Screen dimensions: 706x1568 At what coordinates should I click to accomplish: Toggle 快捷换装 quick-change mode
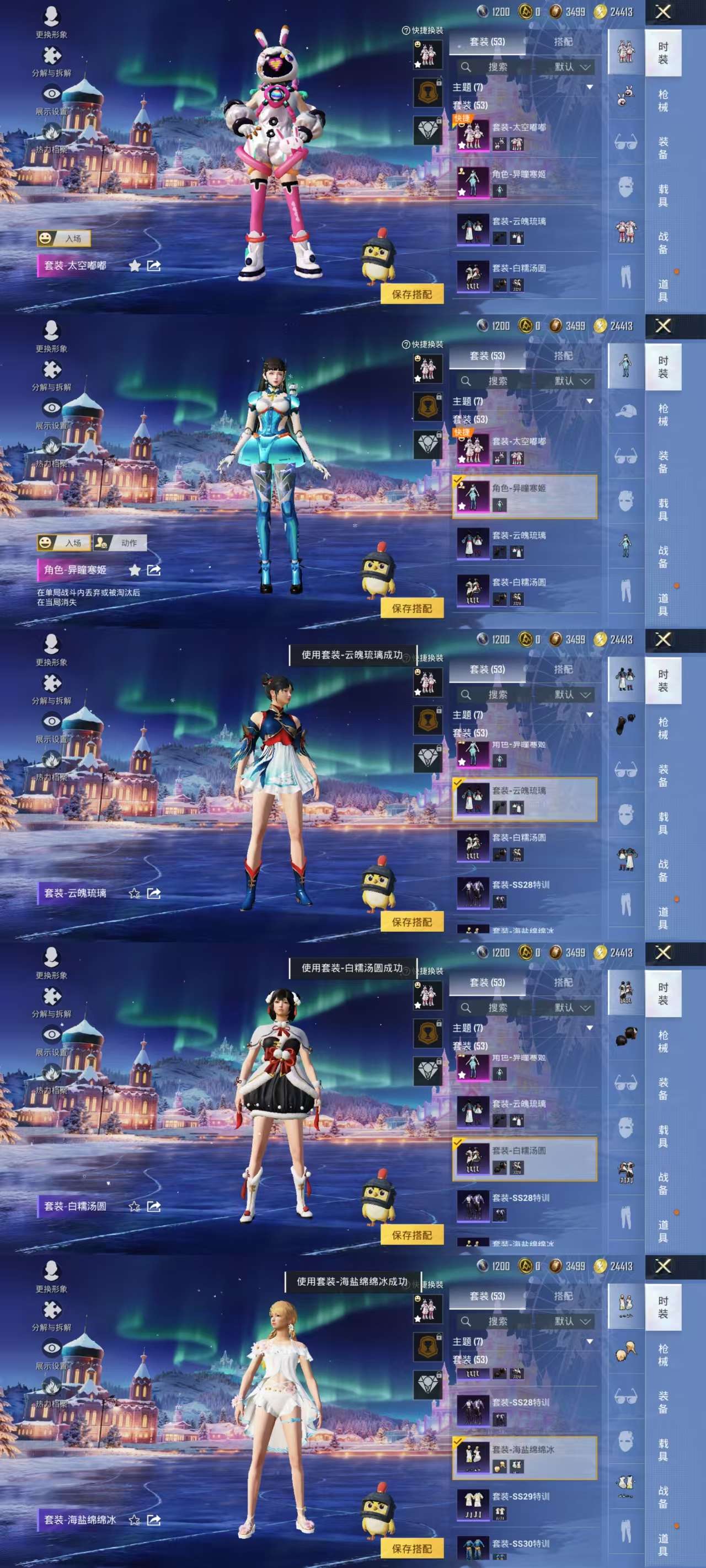tap(425, 29)
